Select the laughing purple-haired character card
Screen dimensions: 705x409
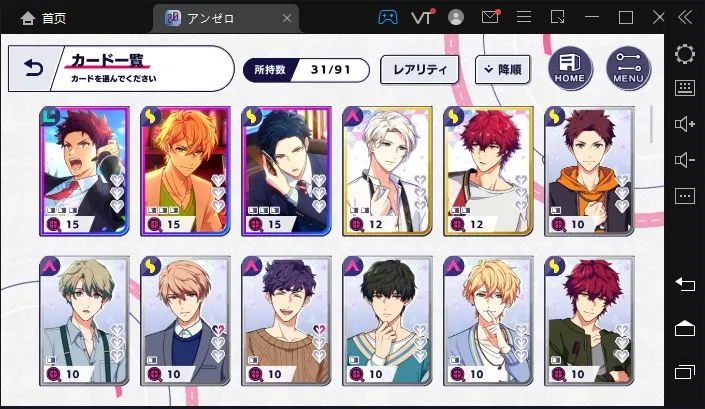(286, 320)
